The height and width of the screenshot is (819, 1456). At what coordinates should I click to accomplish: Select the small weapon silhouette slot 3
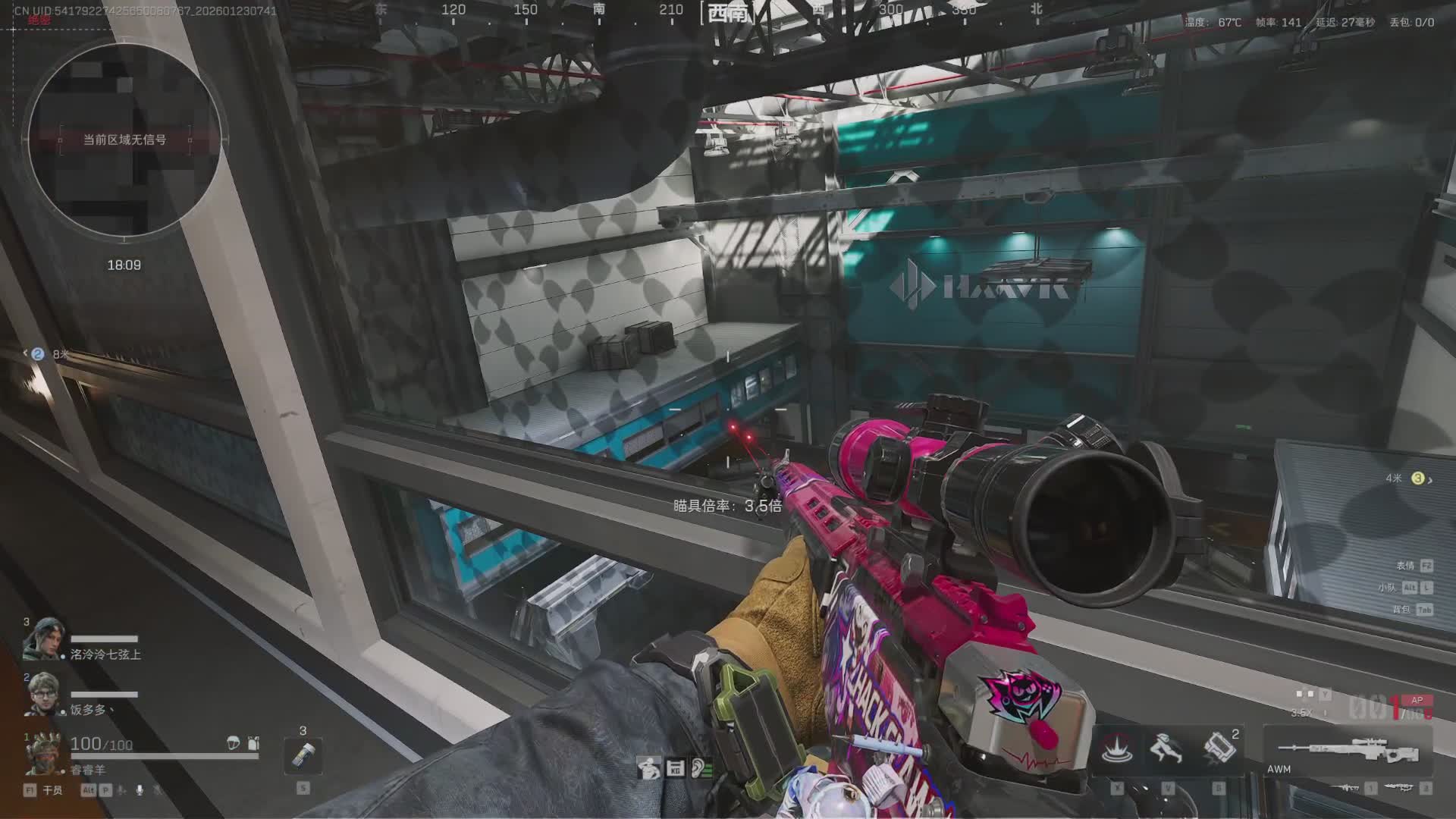click(1400, 789)
